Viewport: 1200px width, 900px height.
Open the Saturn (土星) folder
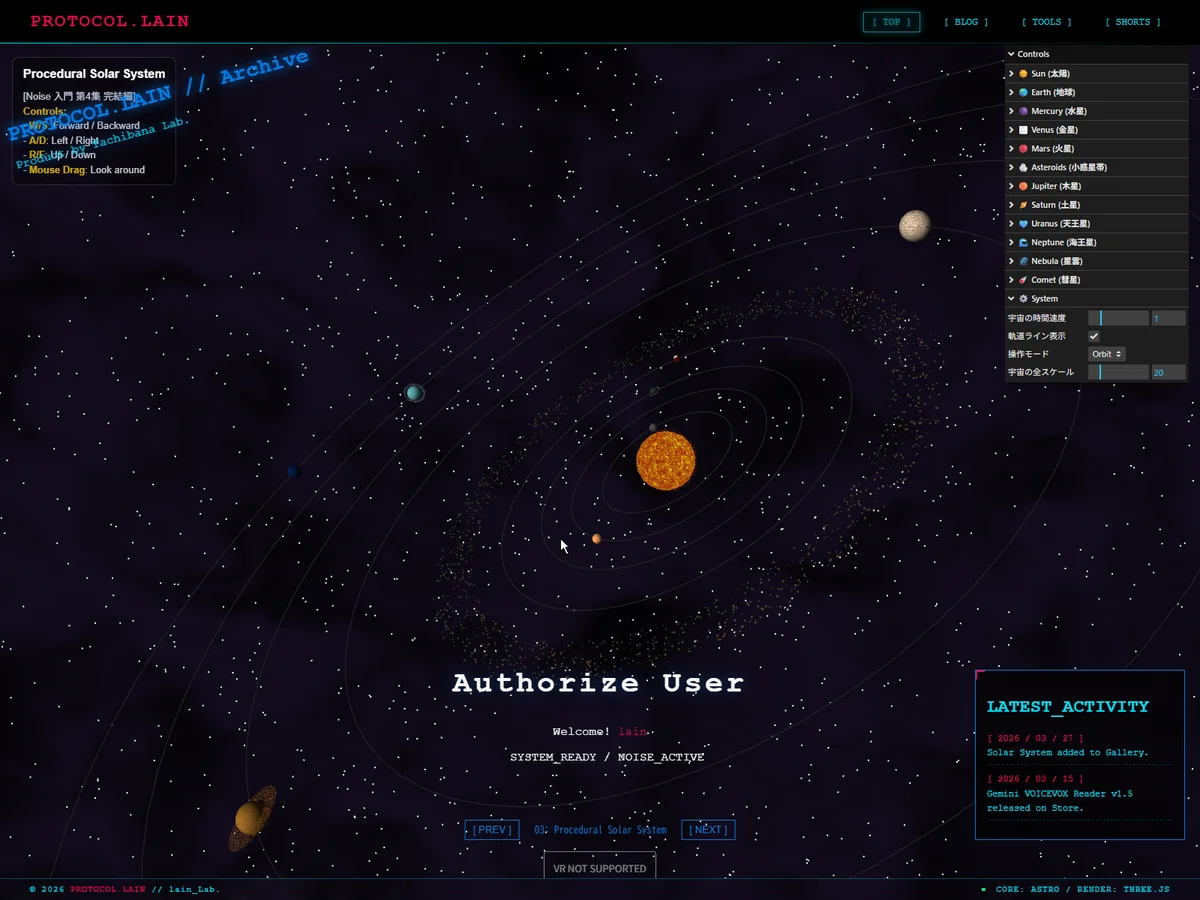[1055, 205]
